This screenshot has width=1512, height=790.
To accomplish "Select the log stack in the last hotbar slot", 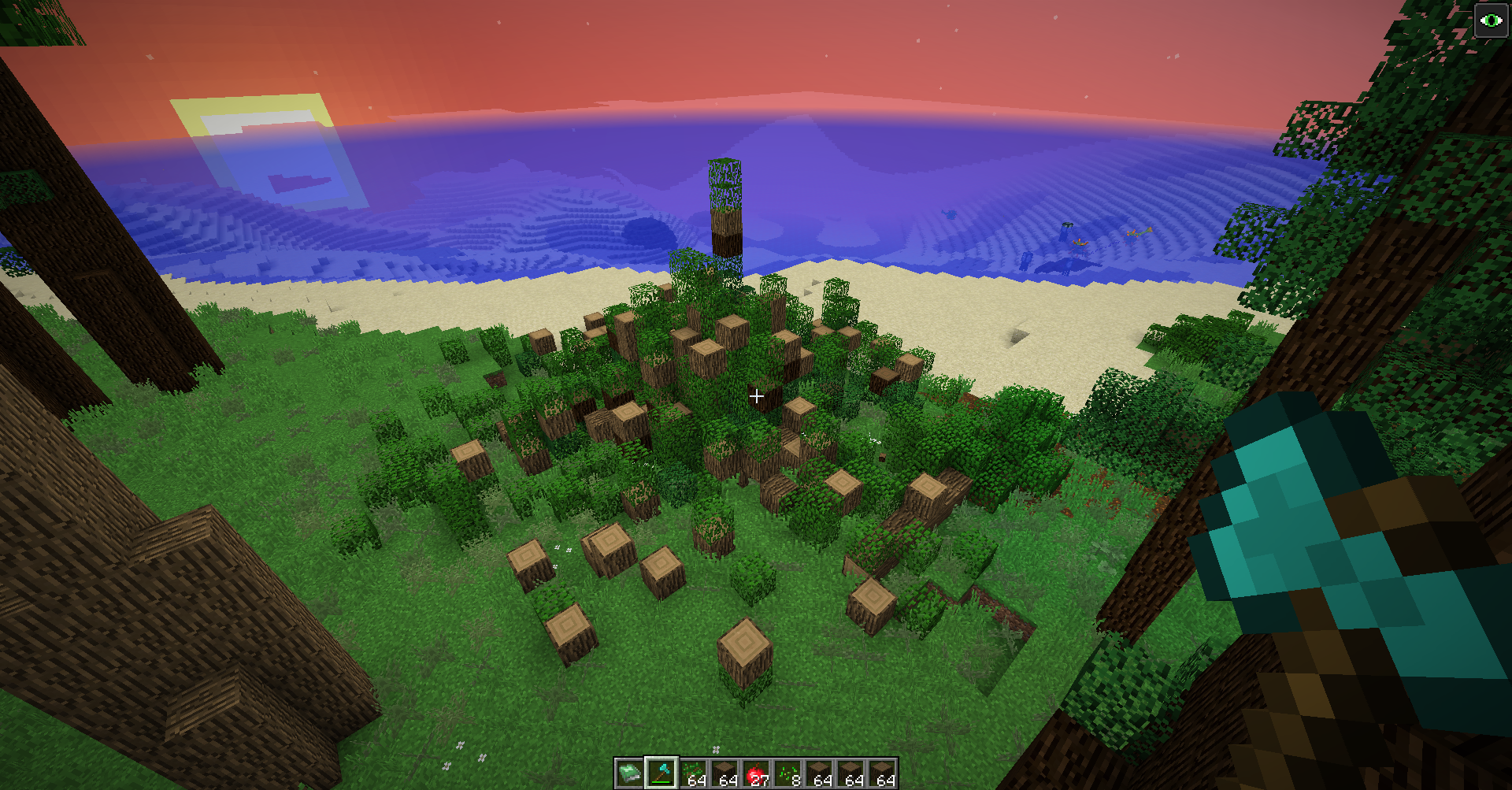I will click(884, 773).
